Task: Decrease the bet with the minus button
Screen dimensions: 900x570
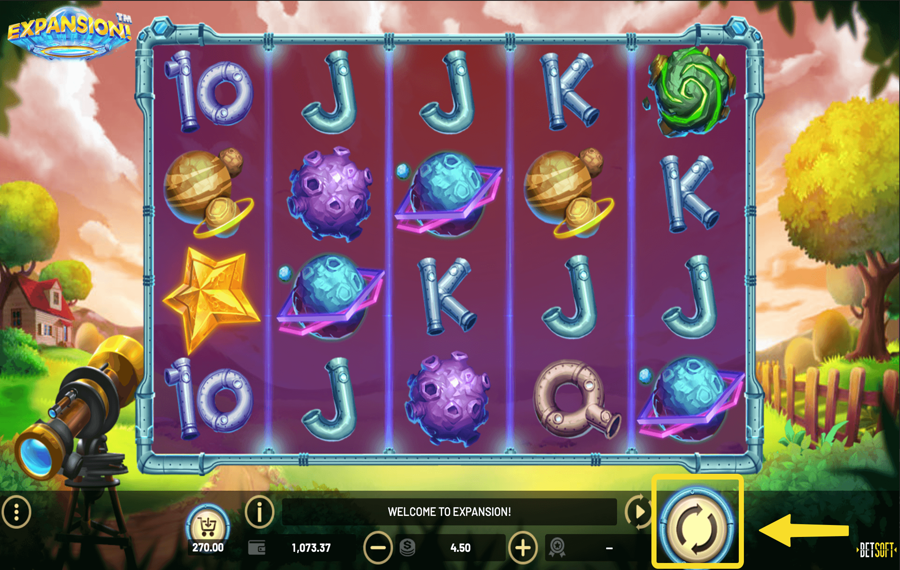Action: click(378, 547)
